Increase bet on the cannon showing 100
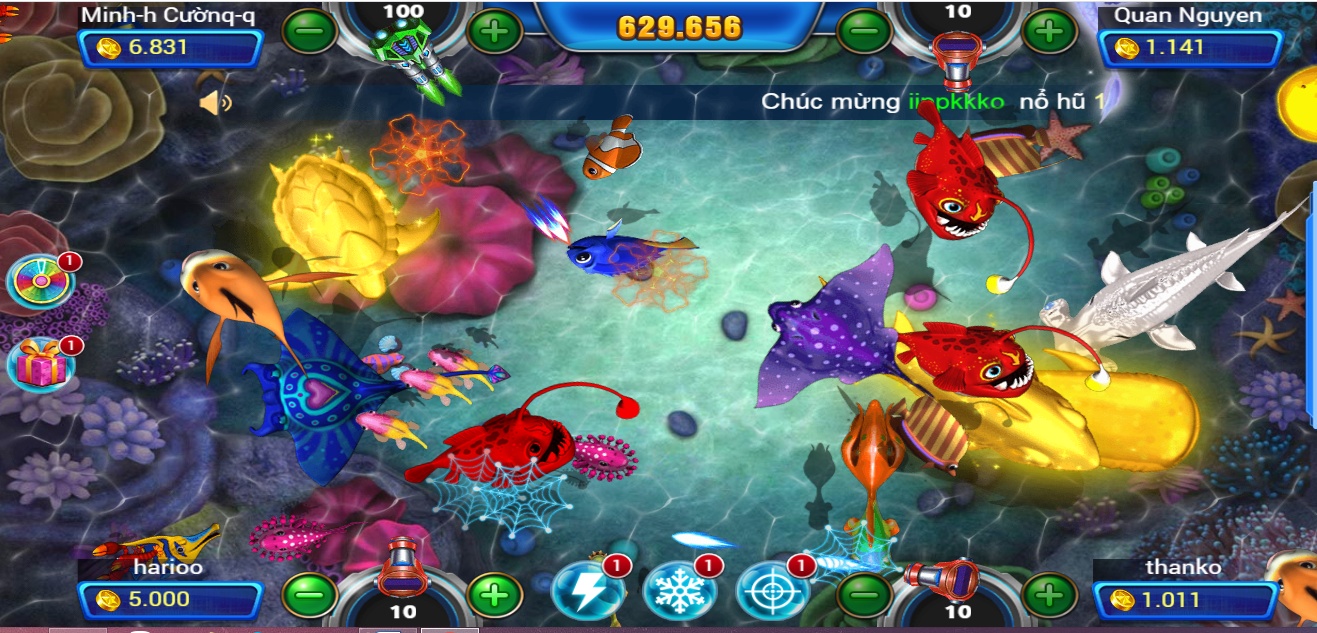Screen dimensions: 1317x633 (494, 31)
